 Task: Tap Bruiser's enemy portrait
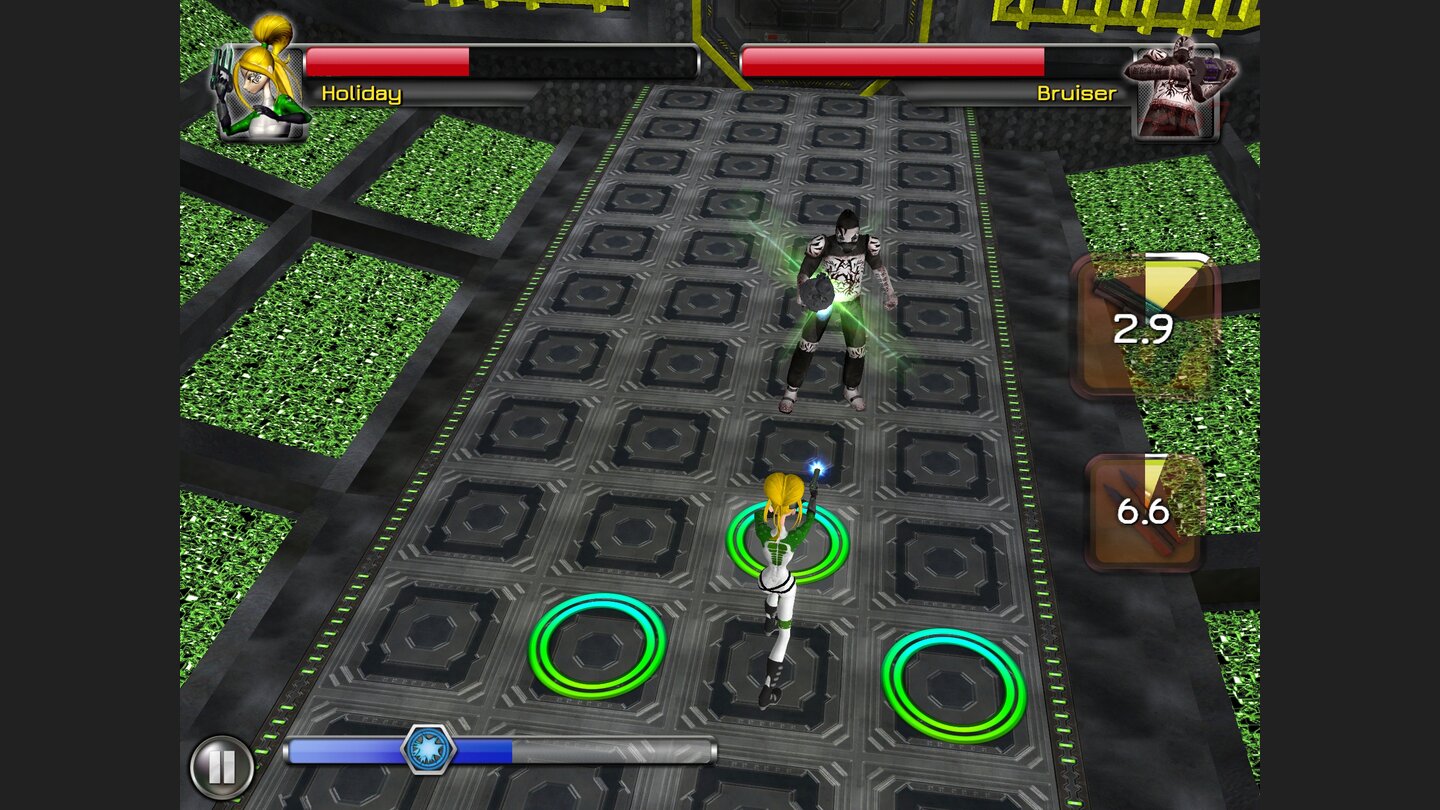coord(1180,80)
